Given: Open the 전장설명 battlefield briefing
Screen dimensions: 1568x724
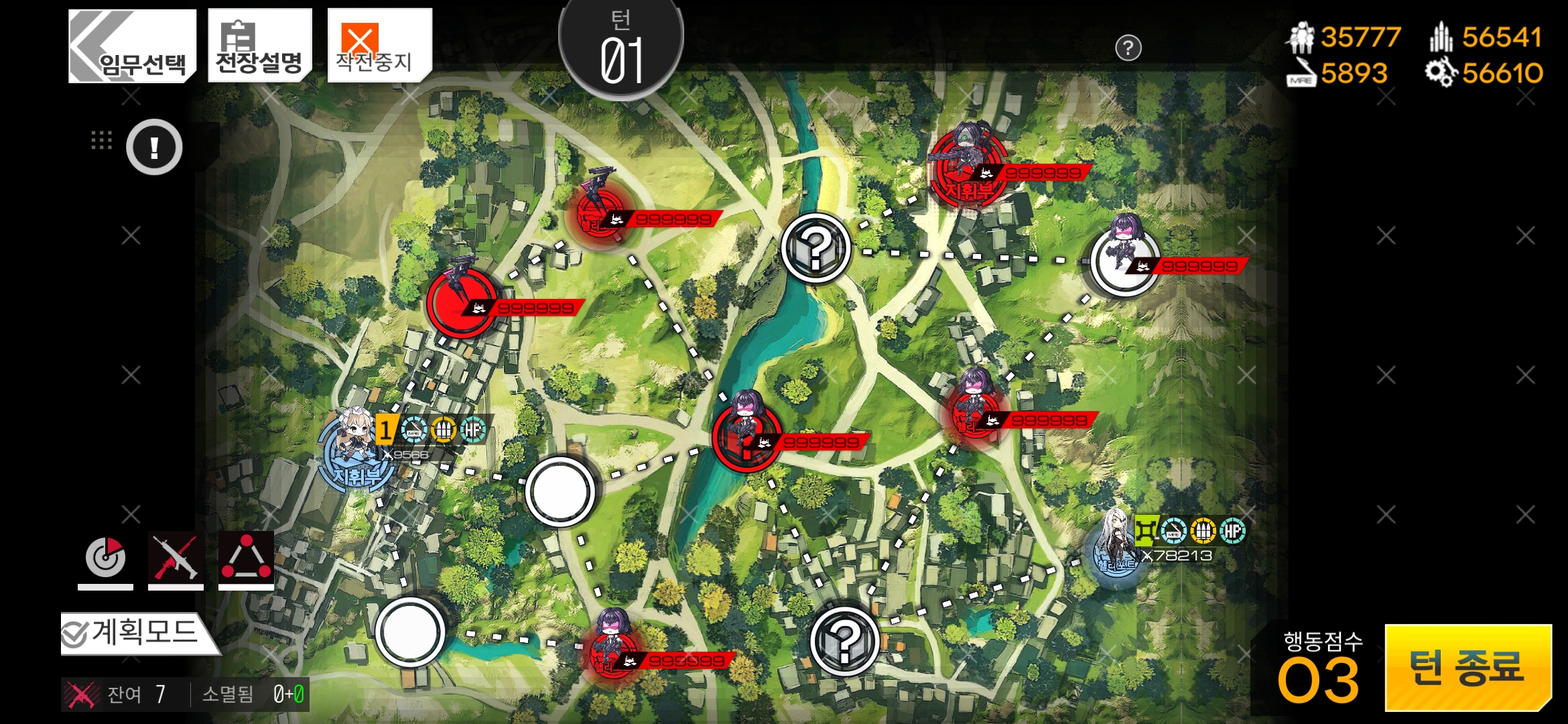Looking at the screenshot, I should 259,47.
